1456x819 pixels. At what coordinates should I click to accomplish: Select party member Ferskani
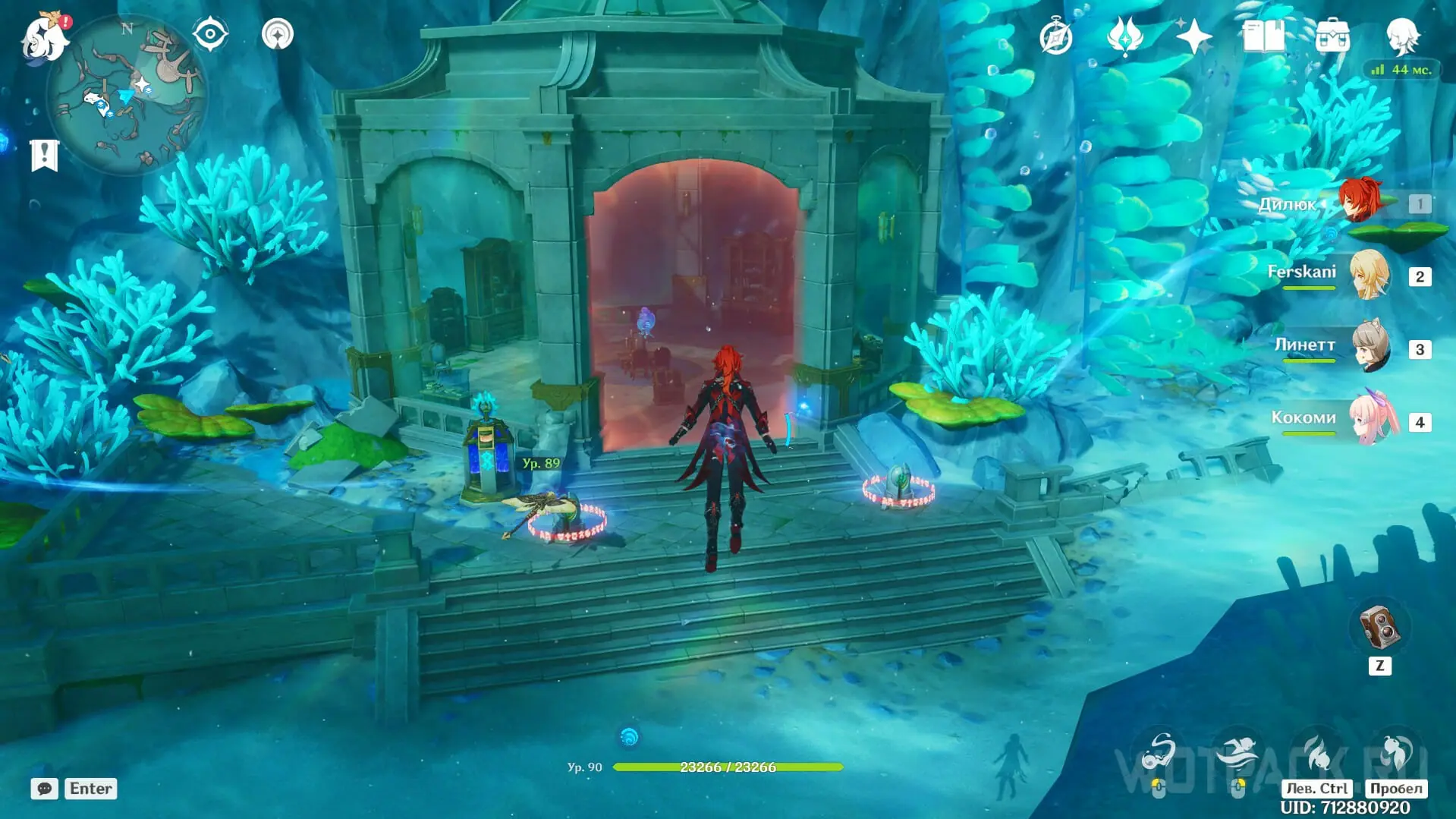[x=1370, y=275]
